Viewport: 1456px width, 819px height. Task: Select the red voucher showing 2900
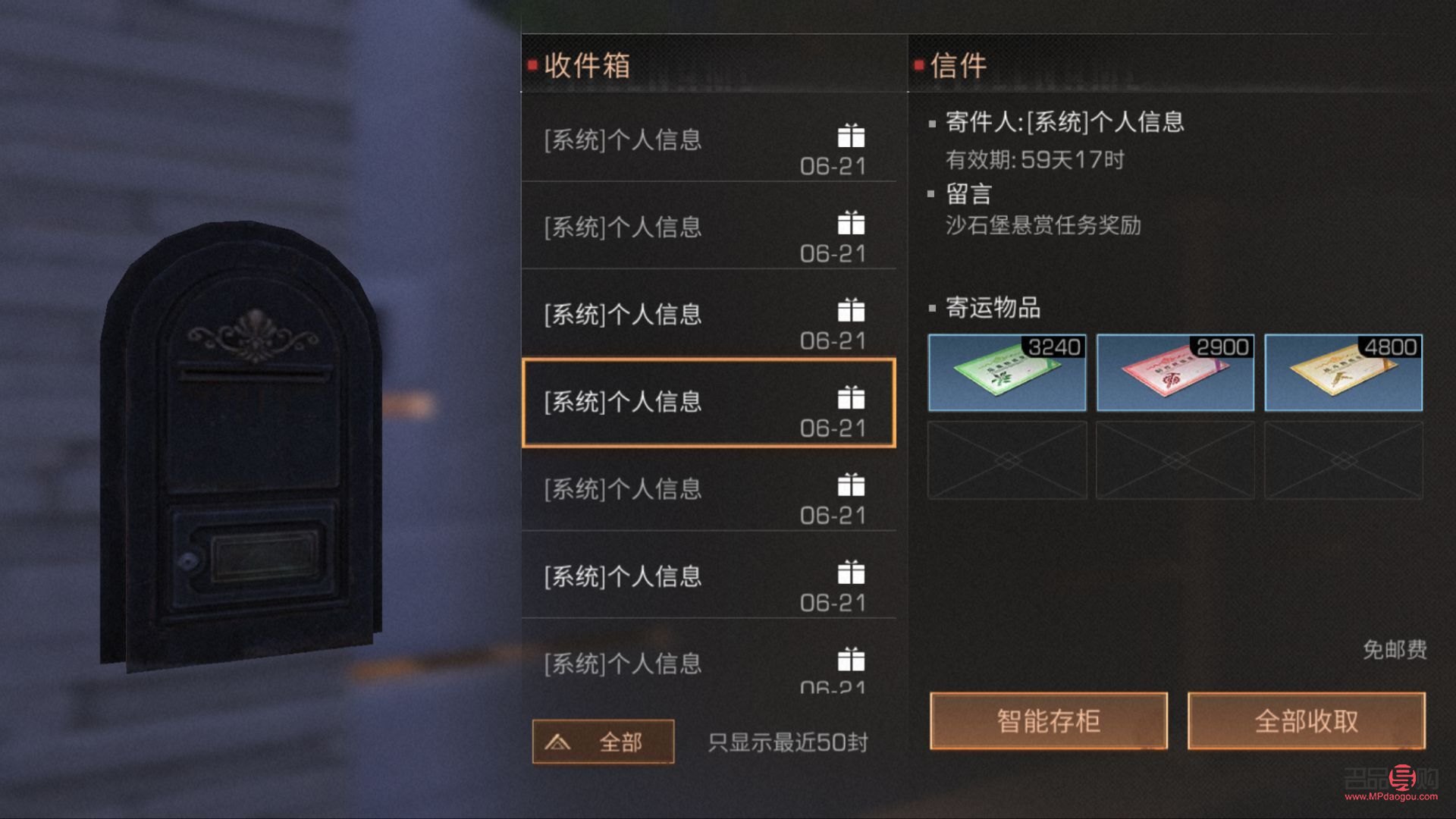pyautogui.click(x=1175, y=372)
